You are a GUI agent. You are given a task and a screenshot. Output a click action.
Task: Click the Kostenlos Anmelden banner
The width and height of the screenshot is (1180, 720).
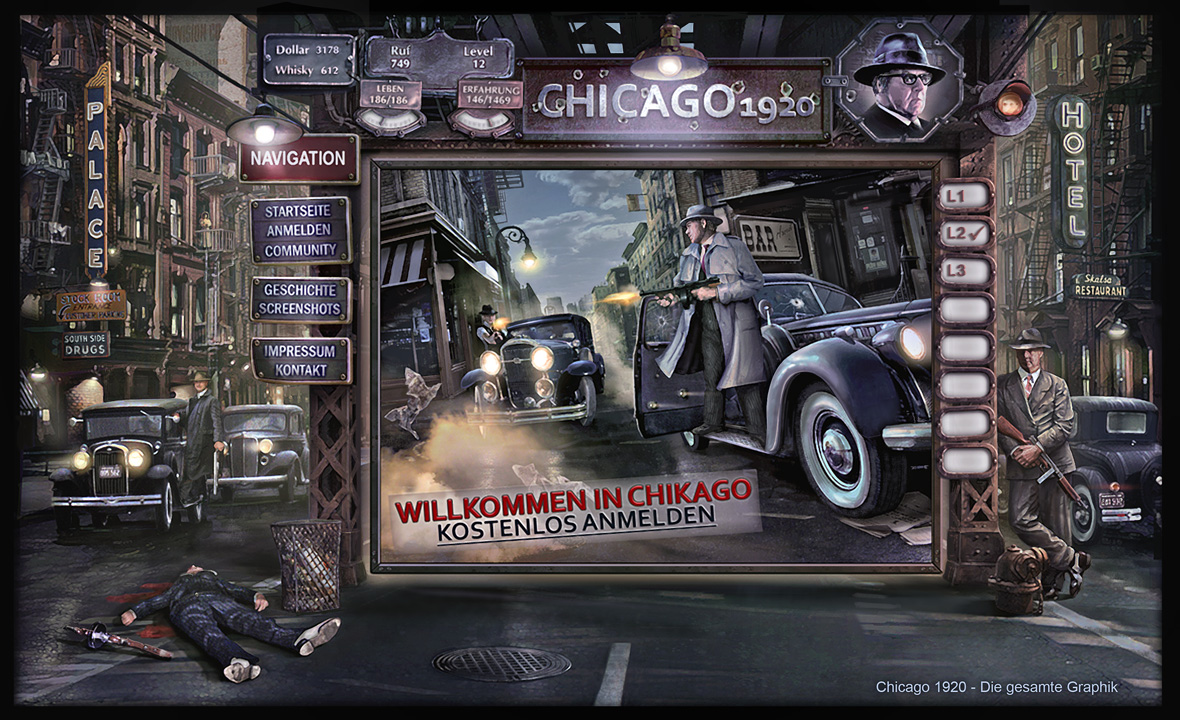tap(576, 522)
